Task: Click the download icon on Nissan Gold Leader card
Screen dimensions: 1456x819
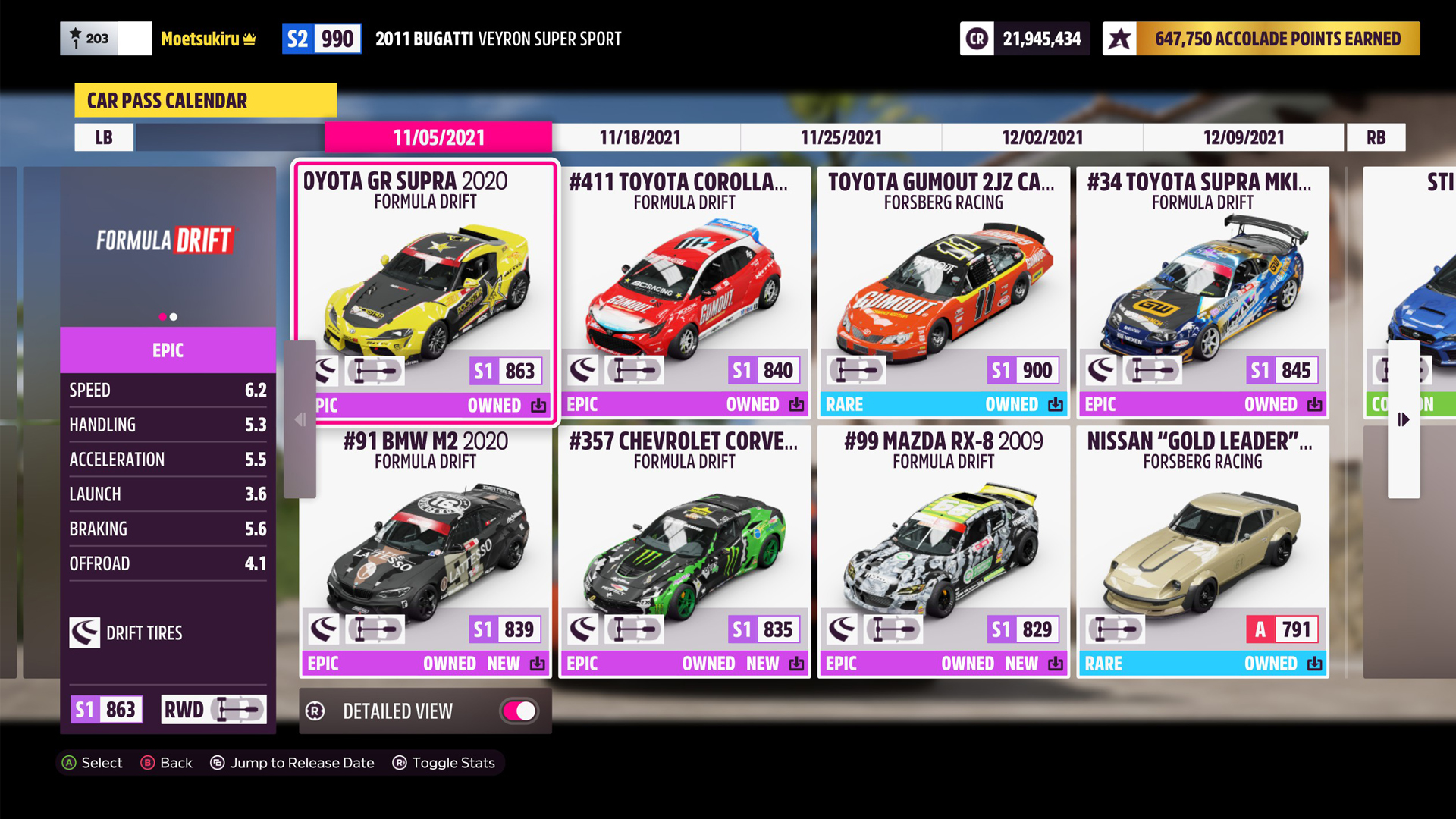Action: [1315, 663]
